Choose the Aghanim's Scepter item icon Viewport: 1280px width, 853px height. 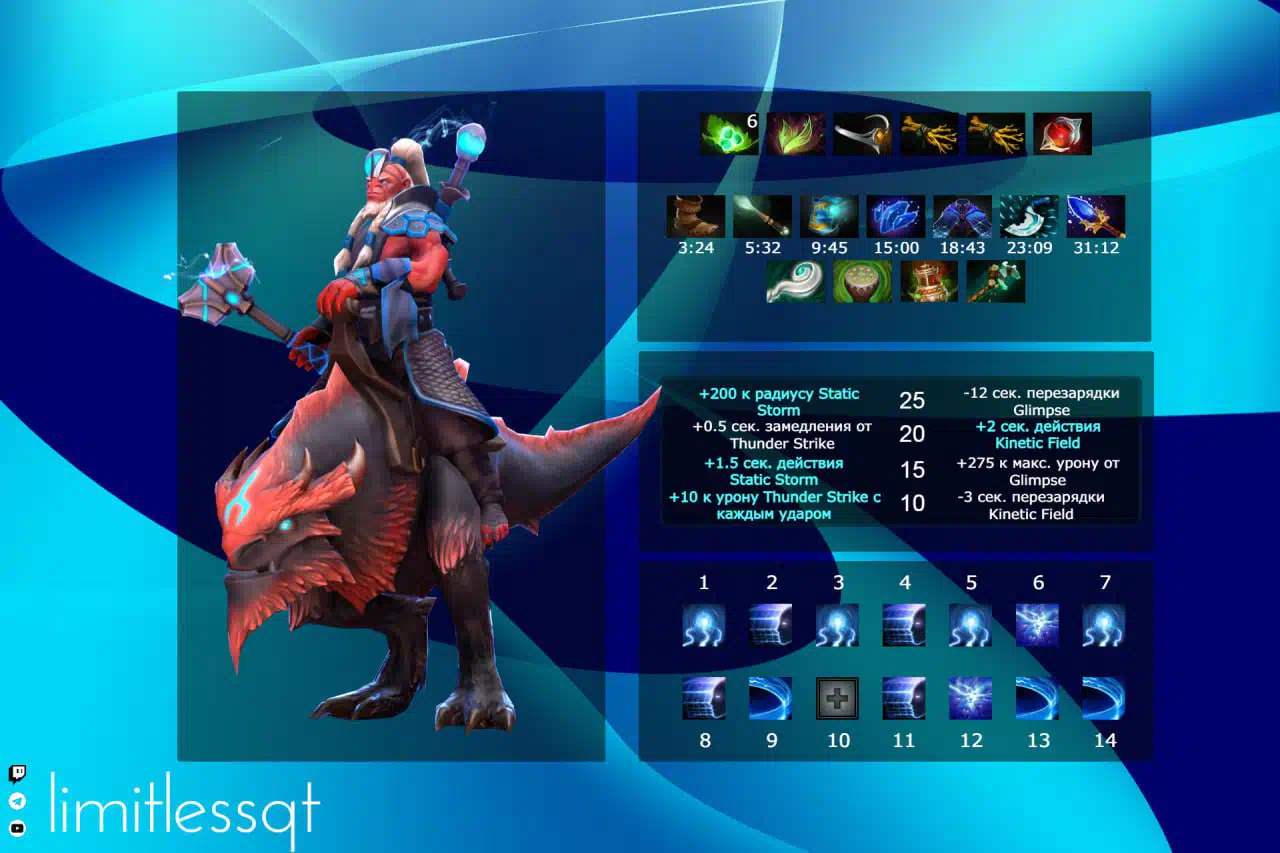point(1096,216)
